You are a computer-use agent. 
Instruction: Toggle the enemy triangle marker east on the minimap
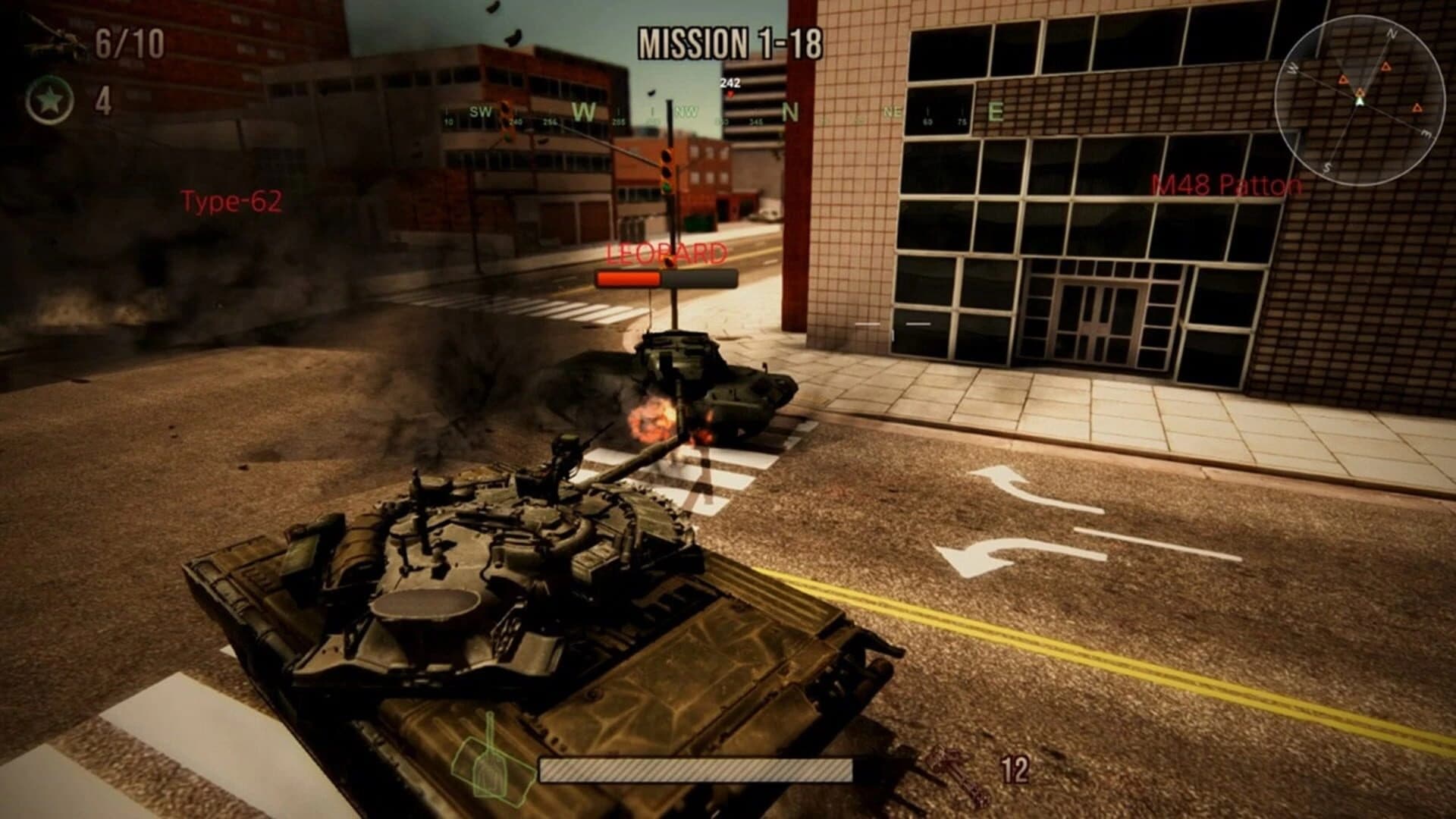click(1417, 108)
